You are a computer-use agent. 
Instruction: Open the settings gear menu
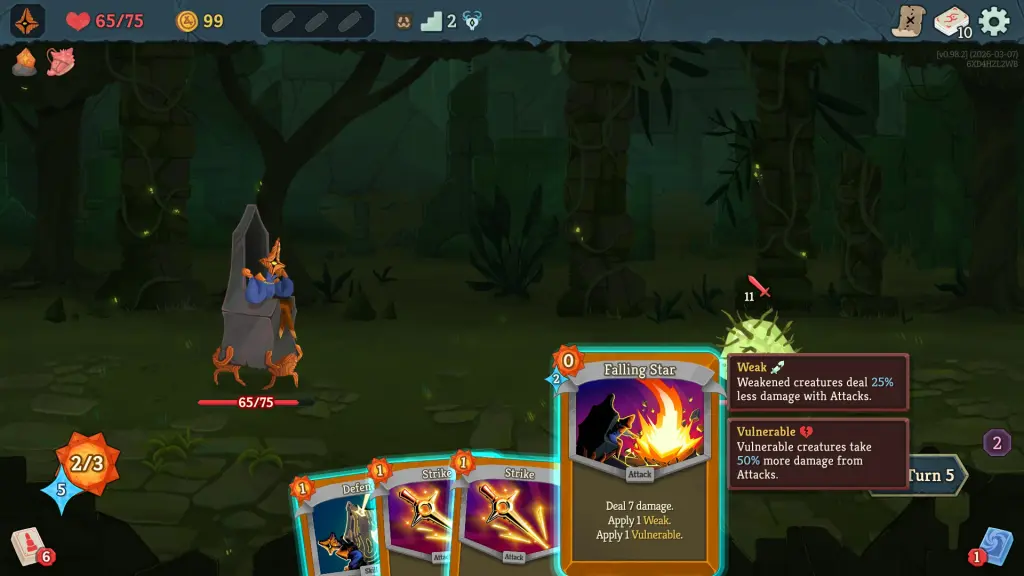[994, 21]
